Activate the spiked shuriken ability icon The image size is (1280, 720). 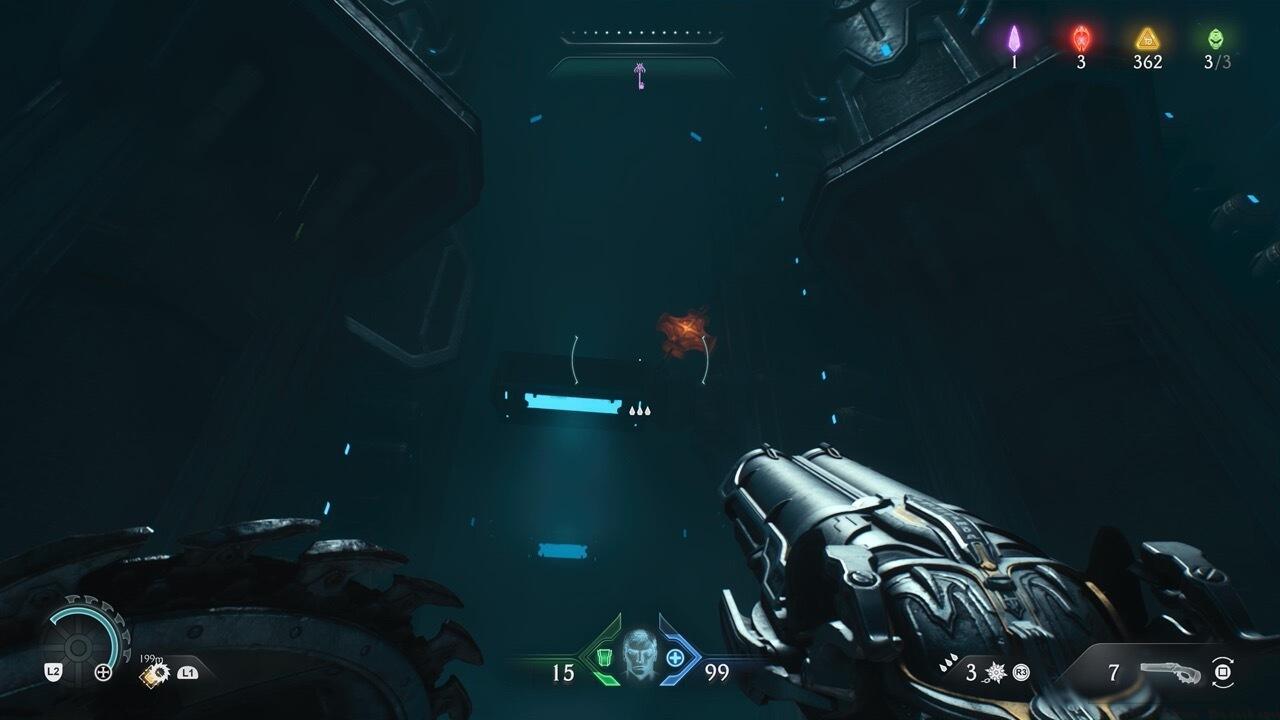pyautogui.click(x=996, y=672)
